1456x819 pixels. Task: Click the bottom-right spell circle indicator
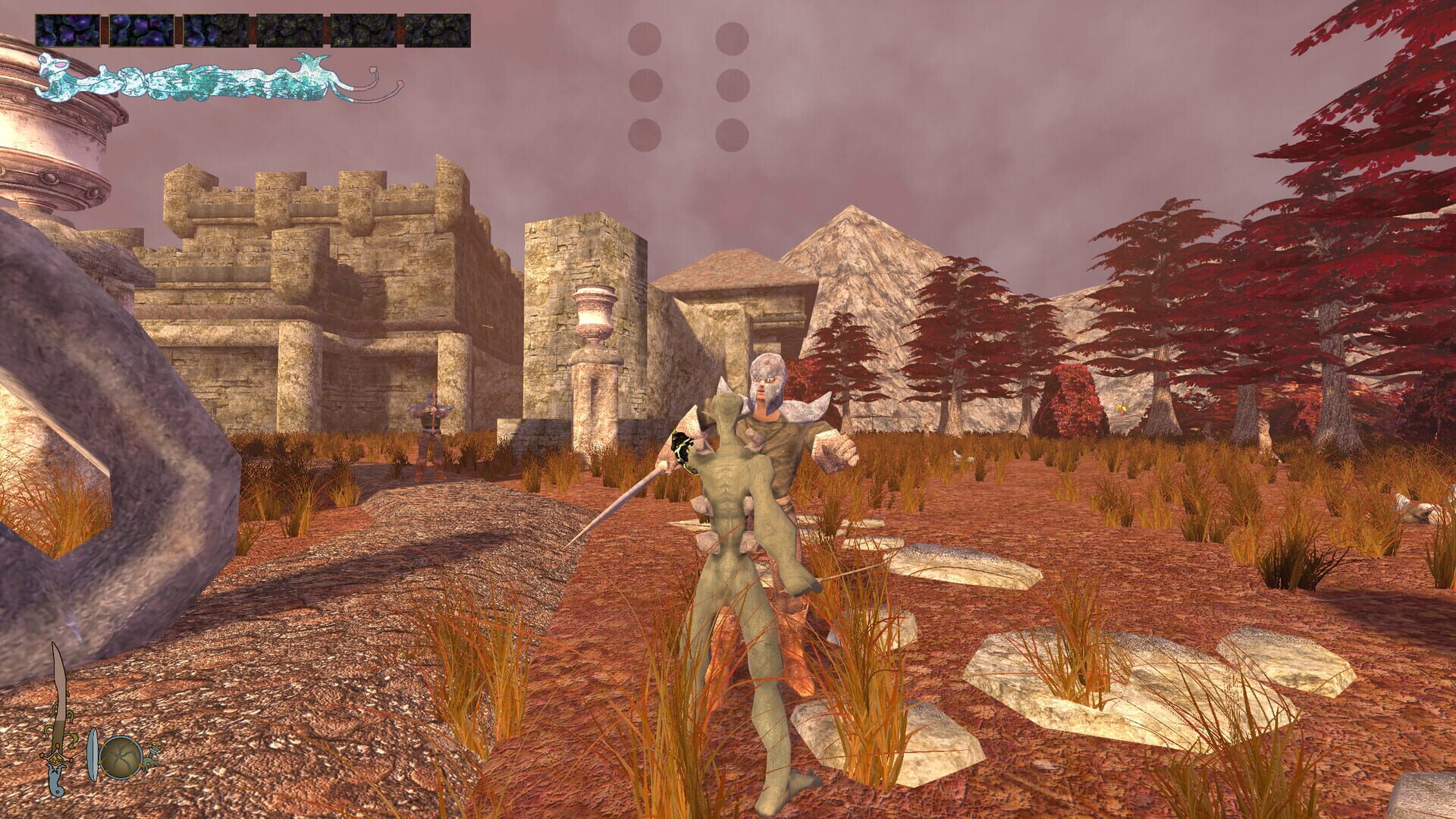(733, 135)
